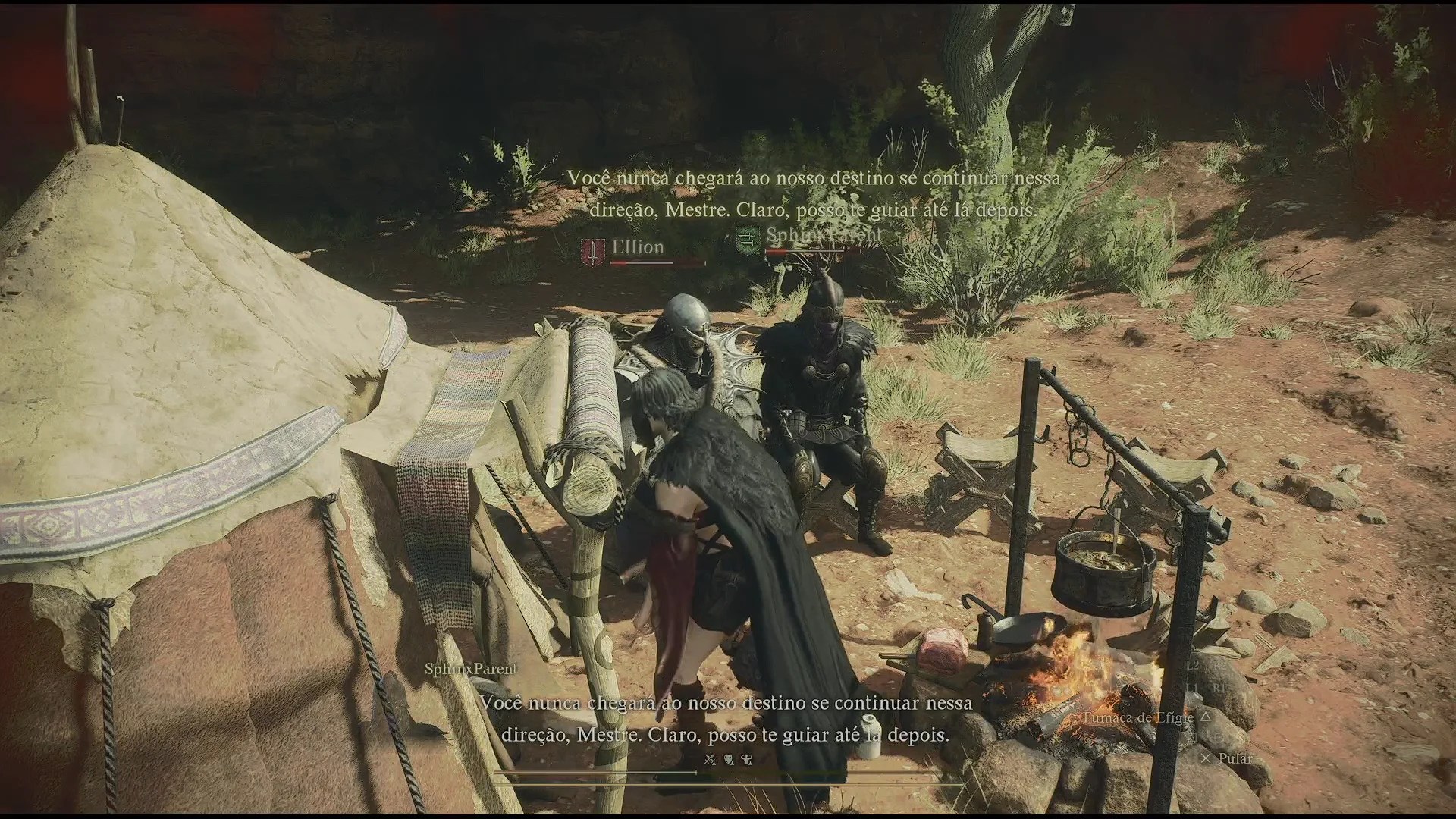
Task: Select Ellion's pawn nameplate
Action: (x=638, y=247)
